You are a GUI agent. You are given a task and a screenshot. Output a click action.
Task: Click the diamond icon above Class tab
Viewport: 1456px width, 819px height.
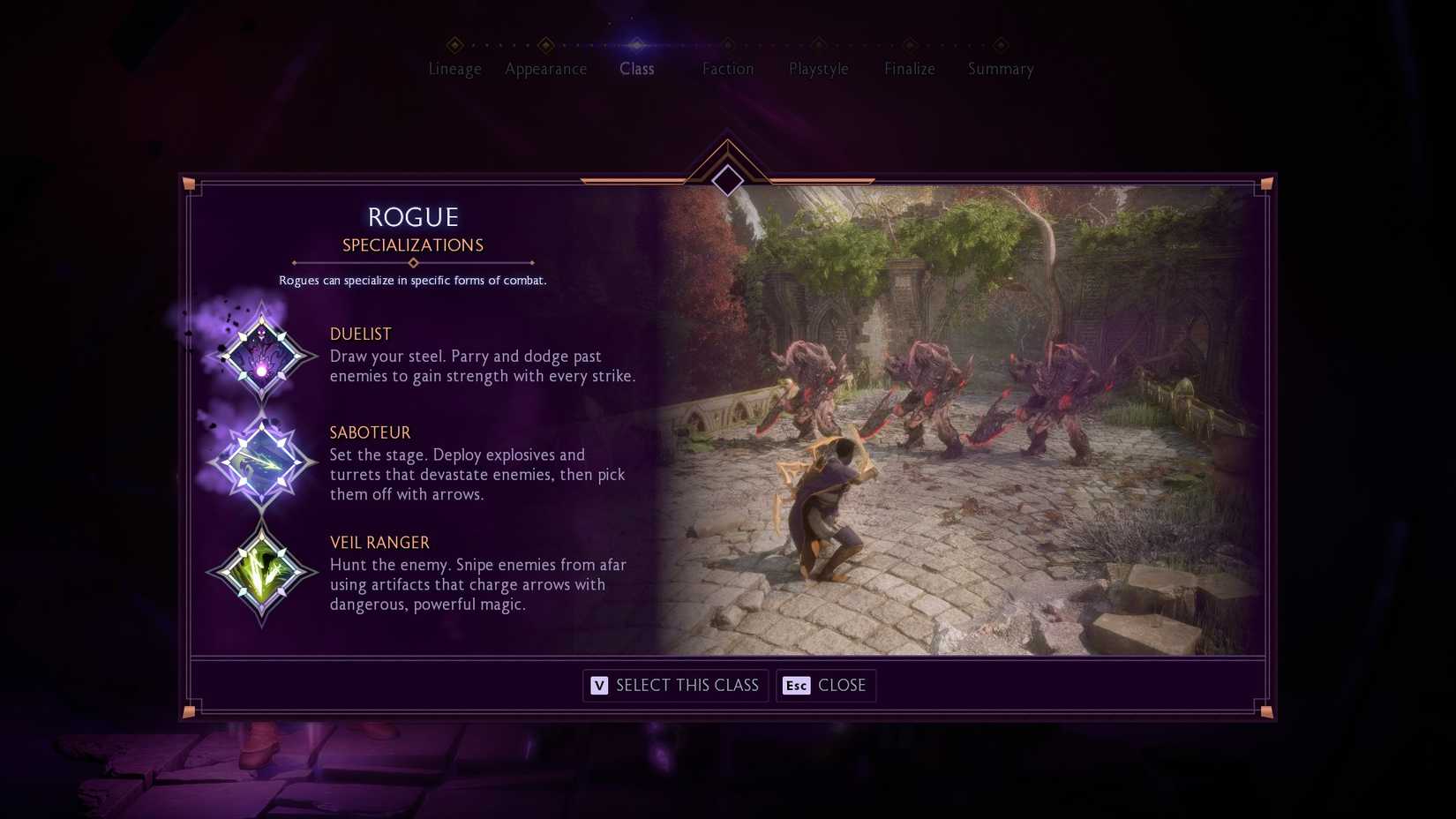pyautogui.click(x=637, y=43)
